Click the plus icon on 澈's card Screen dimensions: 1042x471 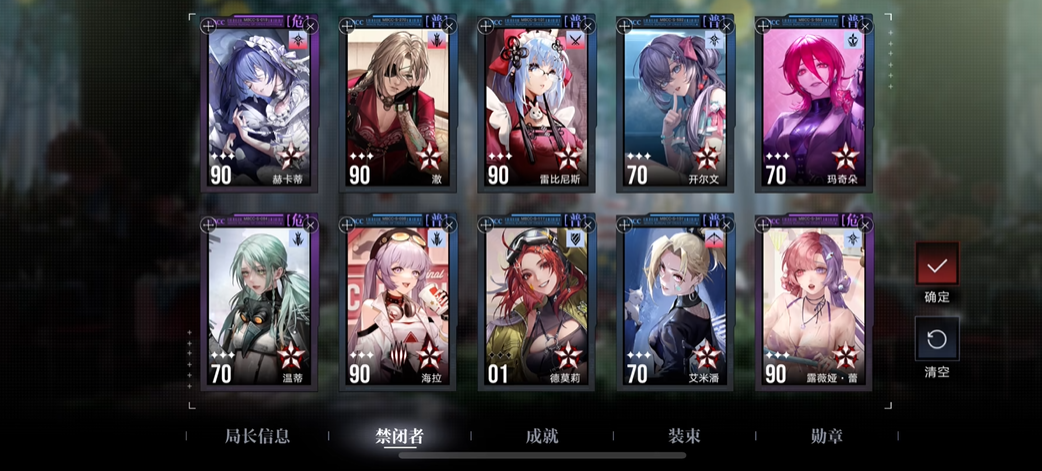coord(347,26)
